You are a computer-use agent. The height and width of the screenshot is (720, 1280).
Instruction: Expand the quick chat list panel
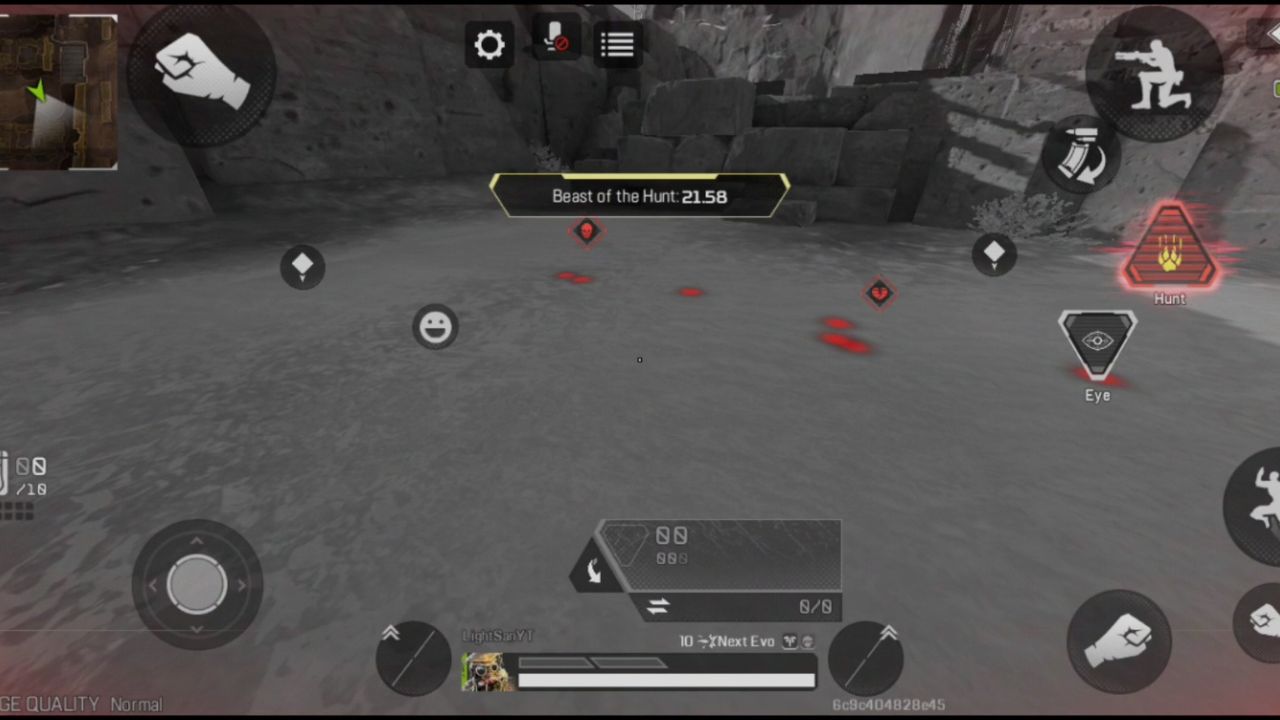point(617,44)
